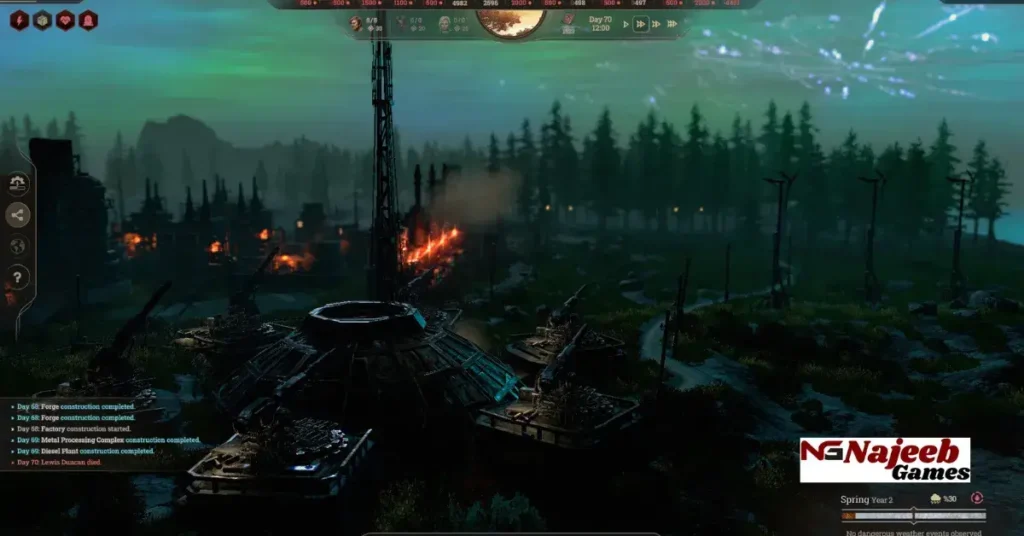This screenshot has width=1024, height=536.
Task: Set game speed to normal play
Action: coord(627,24)
